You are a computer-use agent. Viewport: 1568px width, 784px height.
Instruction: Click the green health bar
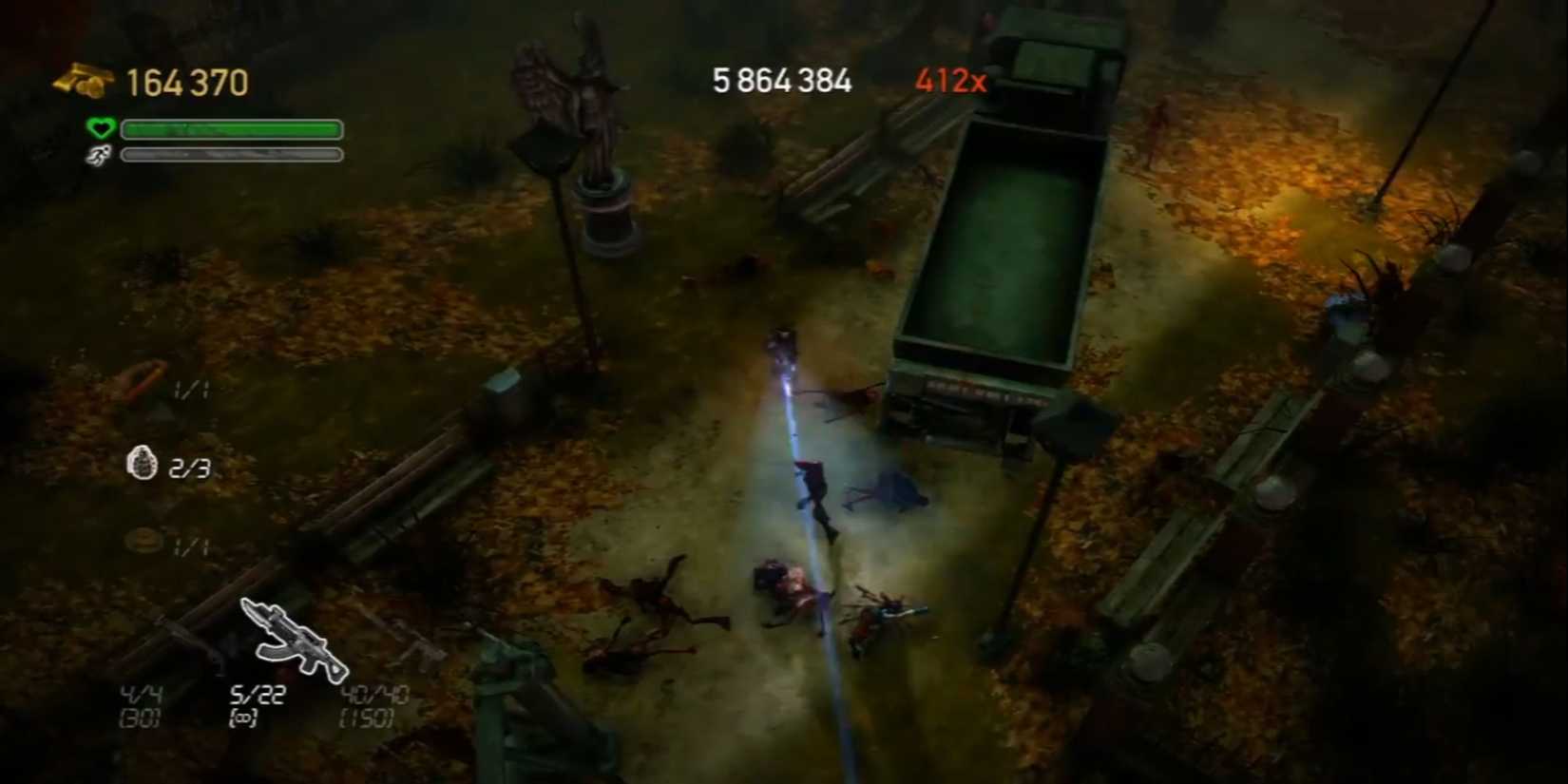click(x=231, y=129)
